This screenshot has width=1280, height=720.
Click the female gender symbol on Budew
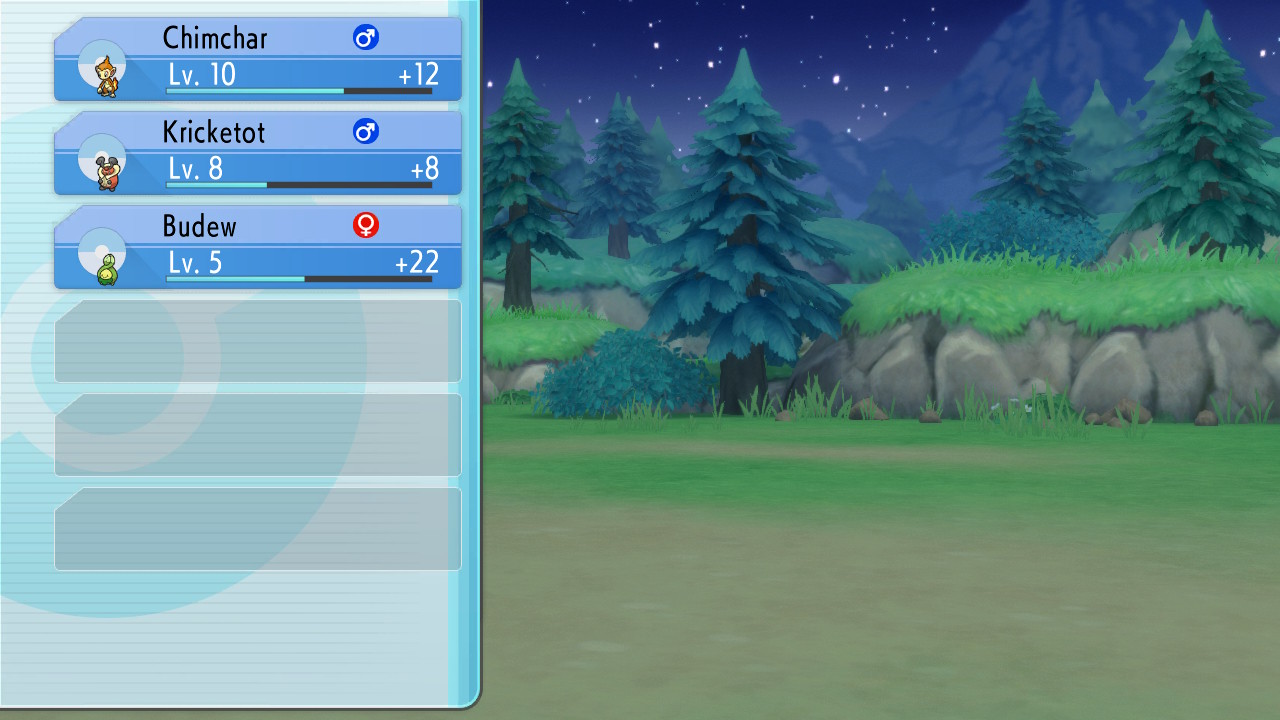366,225
